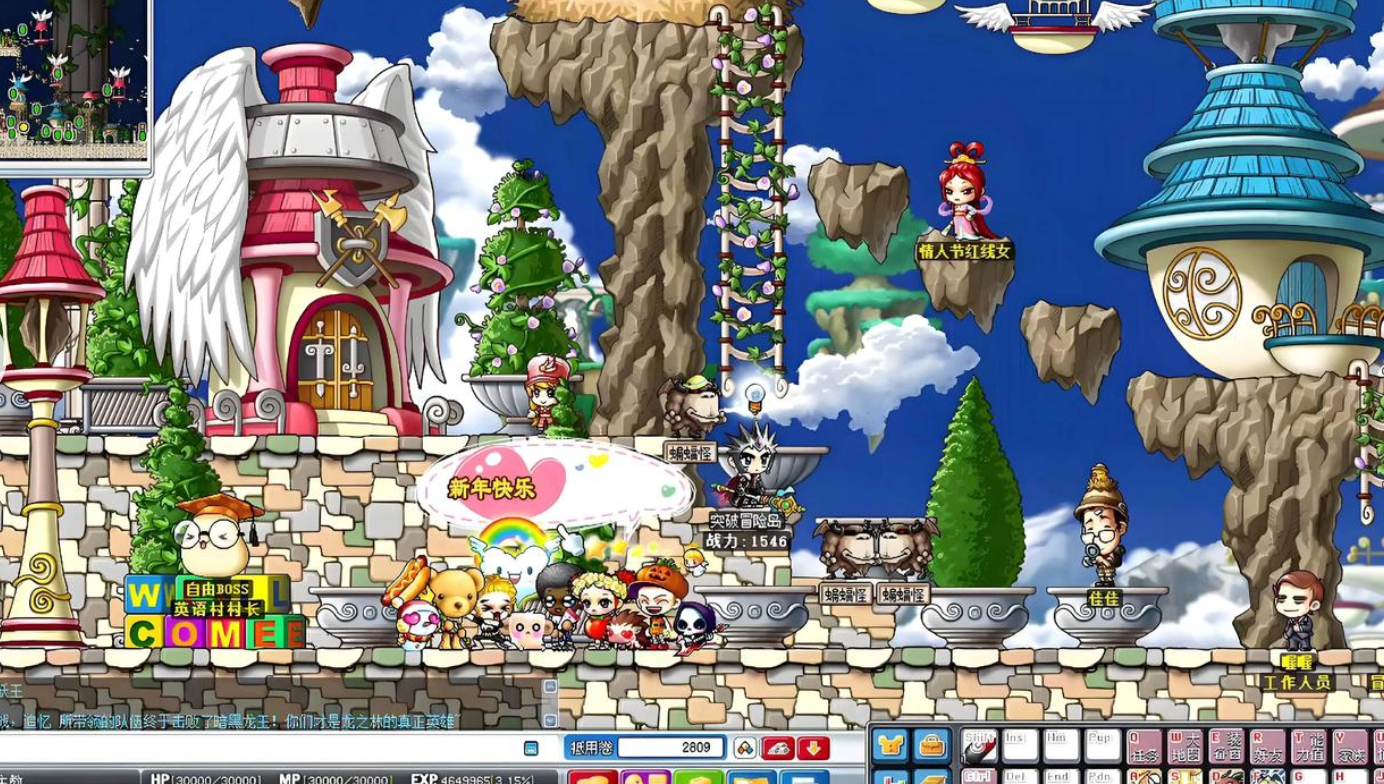
Task: Click the red sneaker button
Action: pos(778,747)
